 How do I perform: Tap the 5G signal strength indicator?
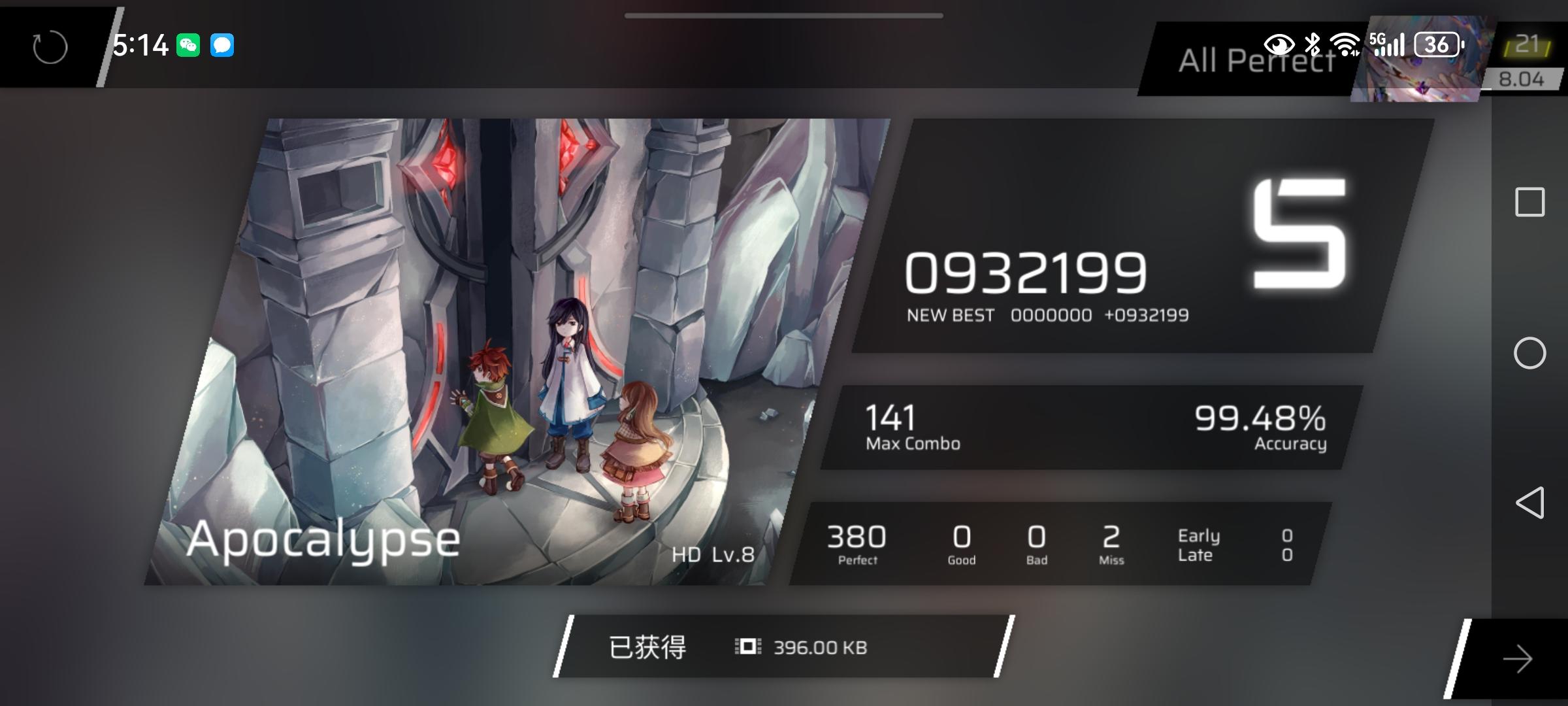point(1386,44)
